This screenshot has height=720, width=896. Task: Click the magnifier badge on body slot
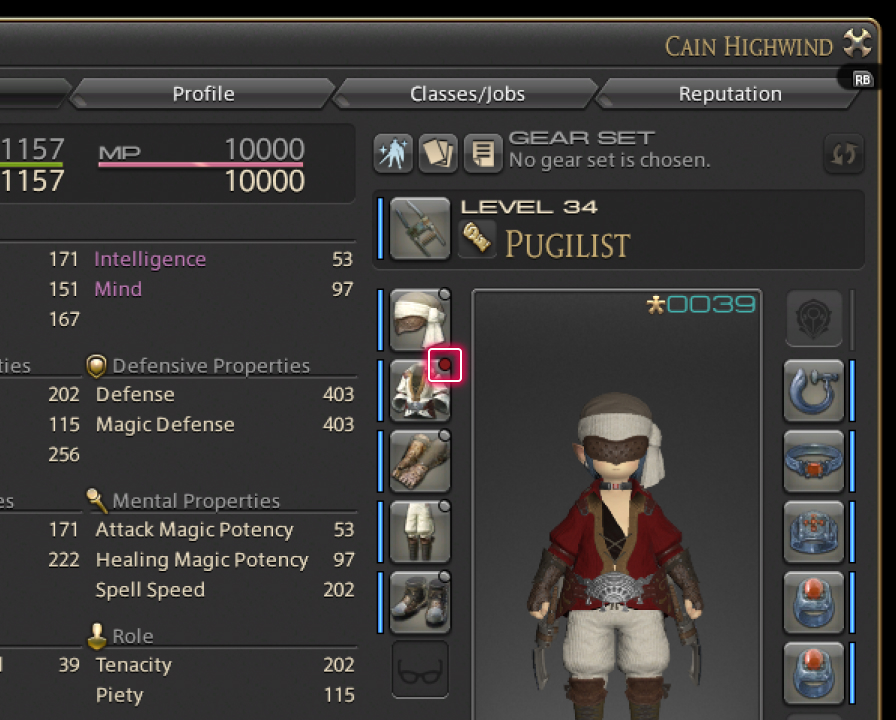point(445,366)
